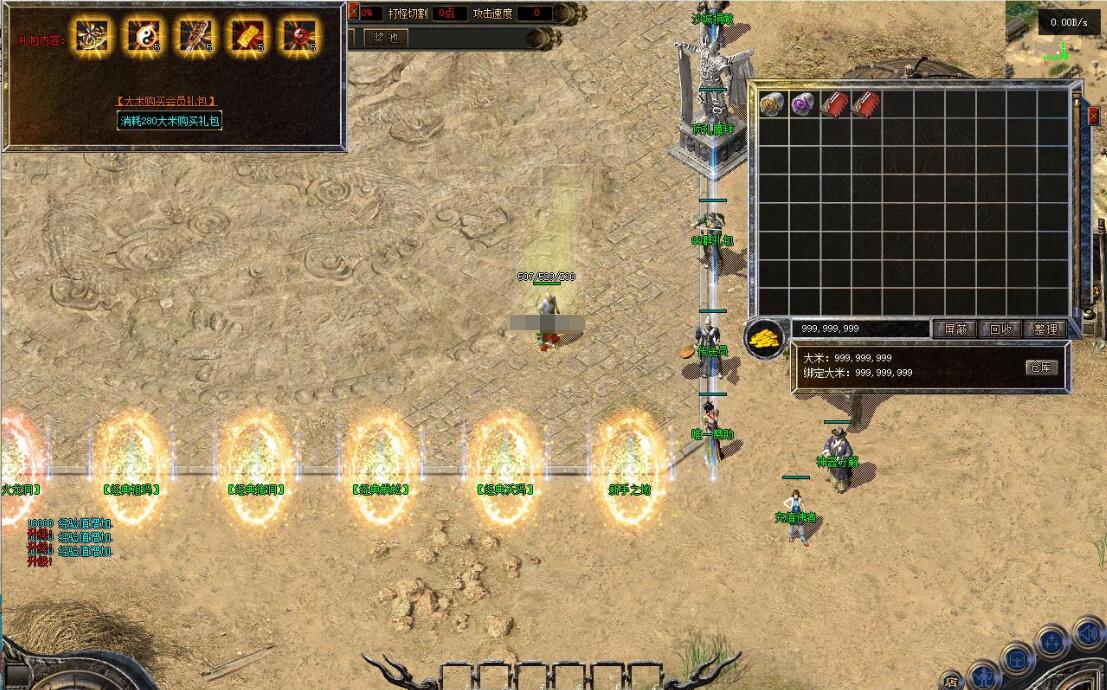The width and height of the screenshot is (1107, 690).
Task: Close the top status bar with red X
Action: coord(353,12)
